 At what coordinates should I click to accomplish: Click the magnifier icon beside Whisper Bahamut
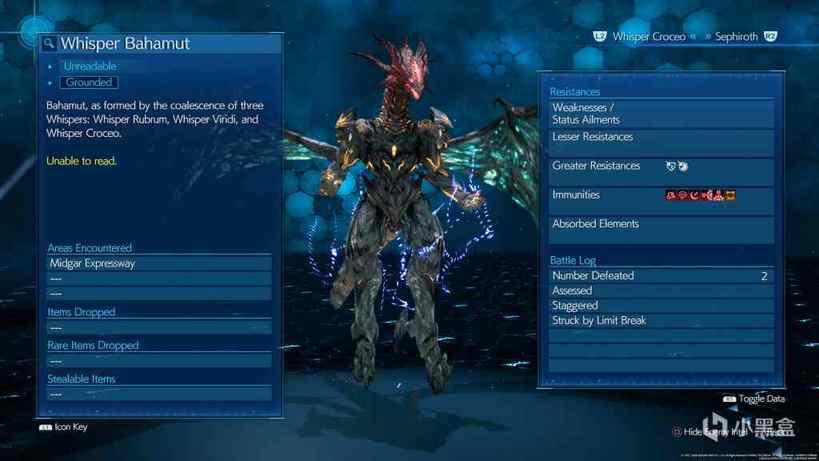[x=49, y=44]
